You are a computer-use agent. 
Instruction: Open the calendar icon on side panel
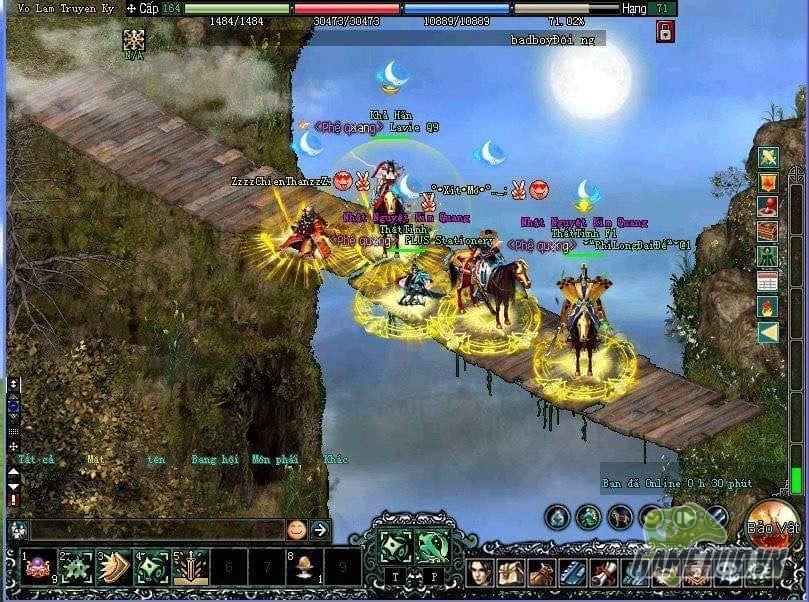coord(768,281)
